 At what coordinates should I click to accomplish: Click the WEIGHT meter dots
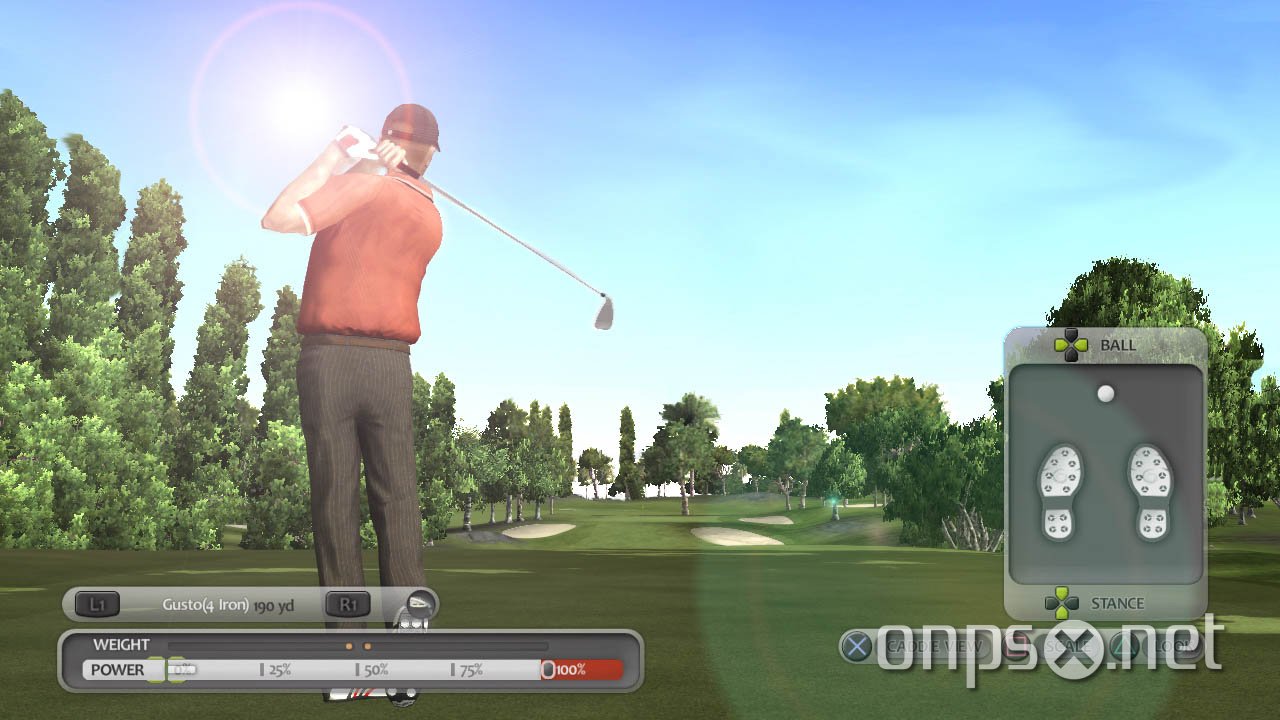coord(357,645)
